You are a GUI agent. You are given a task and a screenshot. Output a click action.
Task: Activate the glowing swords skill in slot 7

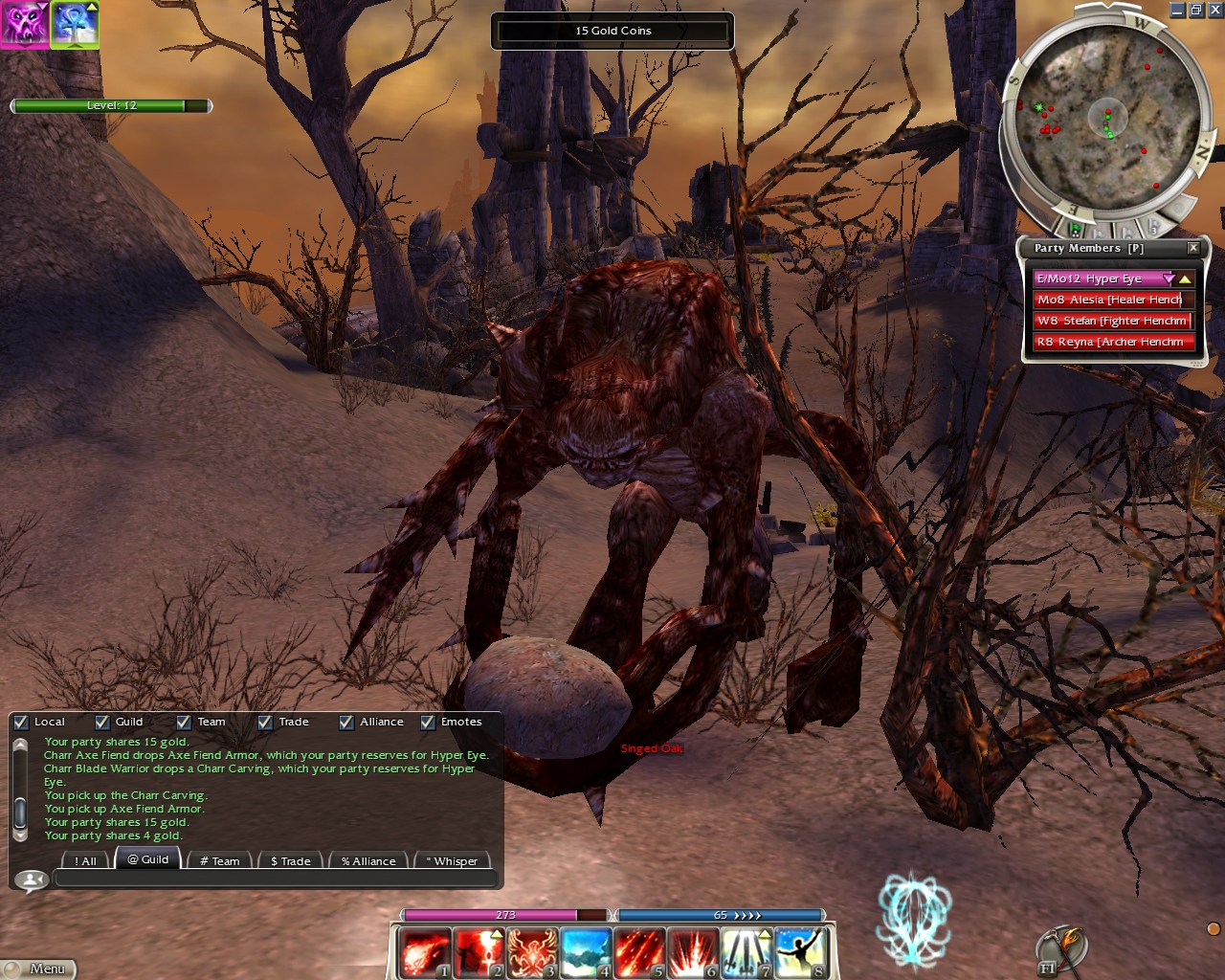[x=746, y=952]
